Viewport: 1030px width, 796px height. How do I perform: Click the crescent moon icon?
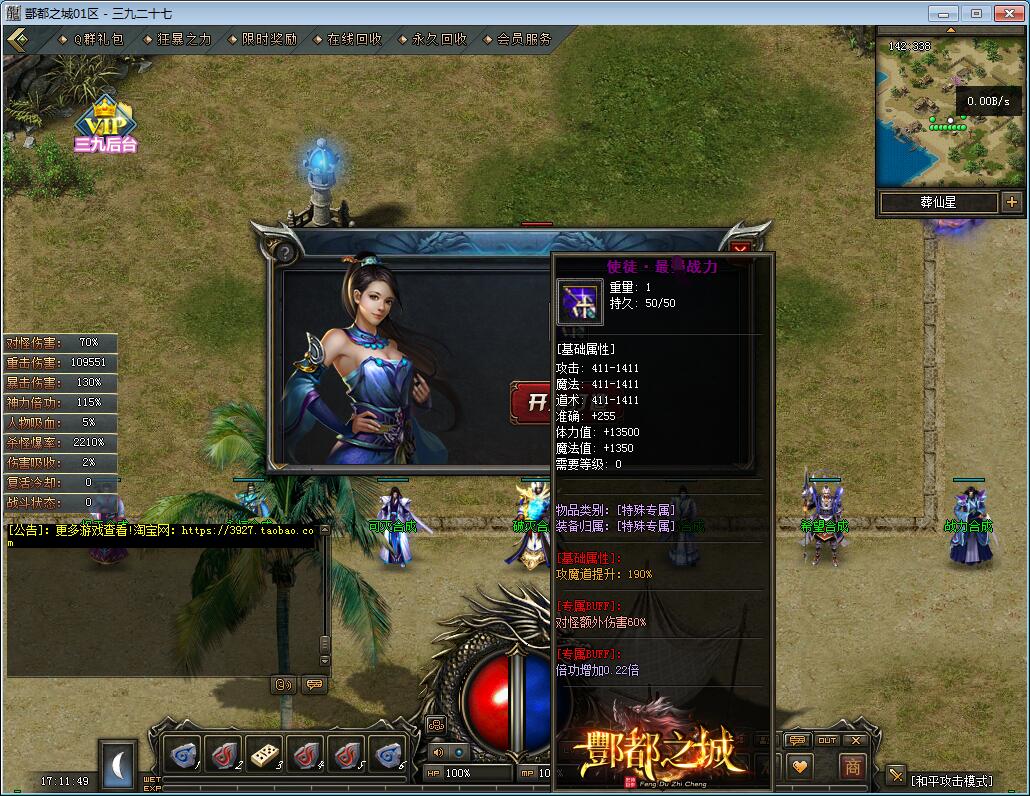click(118, 765)
